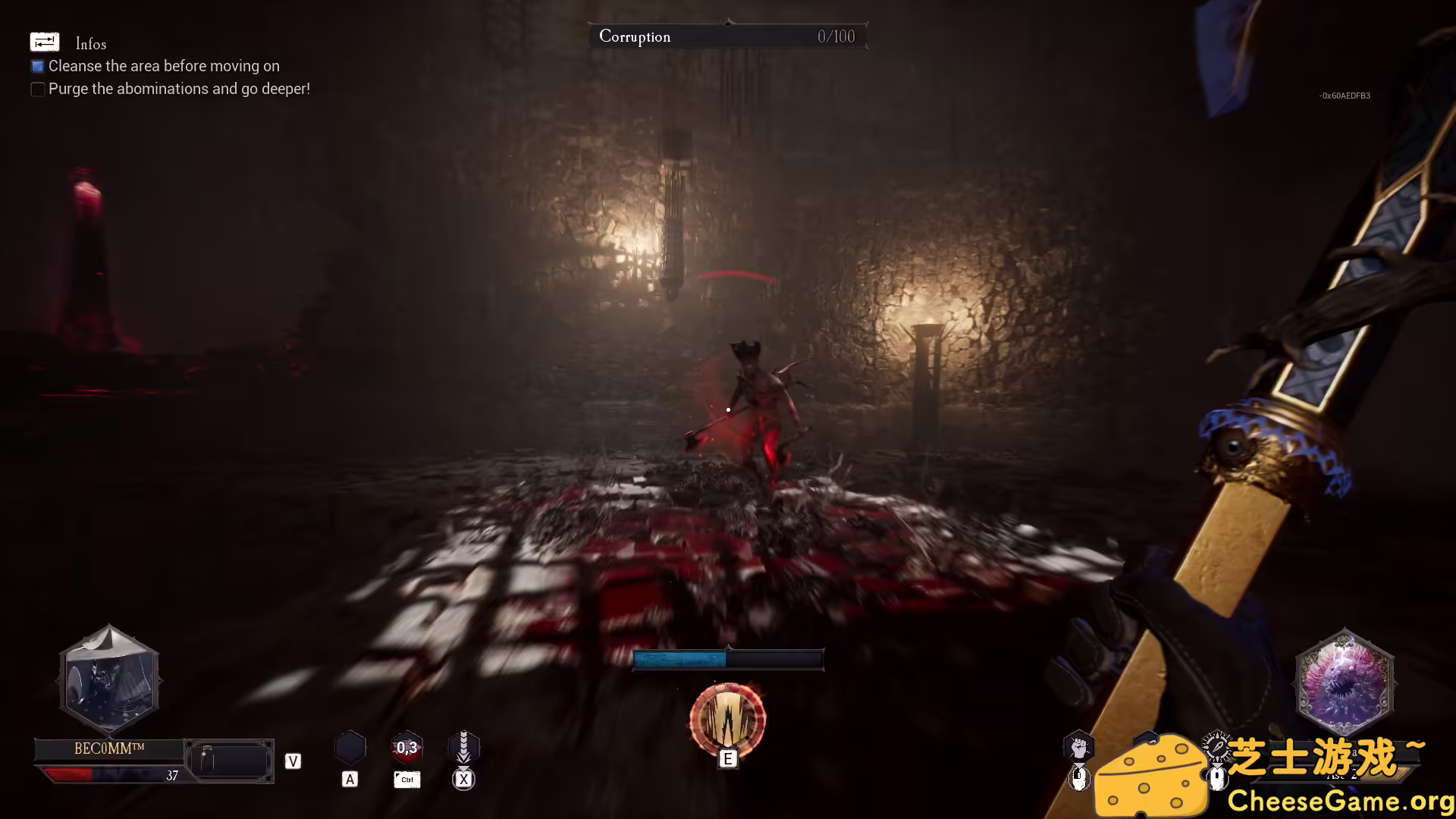The image size is (1456, 819).
Task: Expand the Corruption meter header
Action: pos(729,36)
